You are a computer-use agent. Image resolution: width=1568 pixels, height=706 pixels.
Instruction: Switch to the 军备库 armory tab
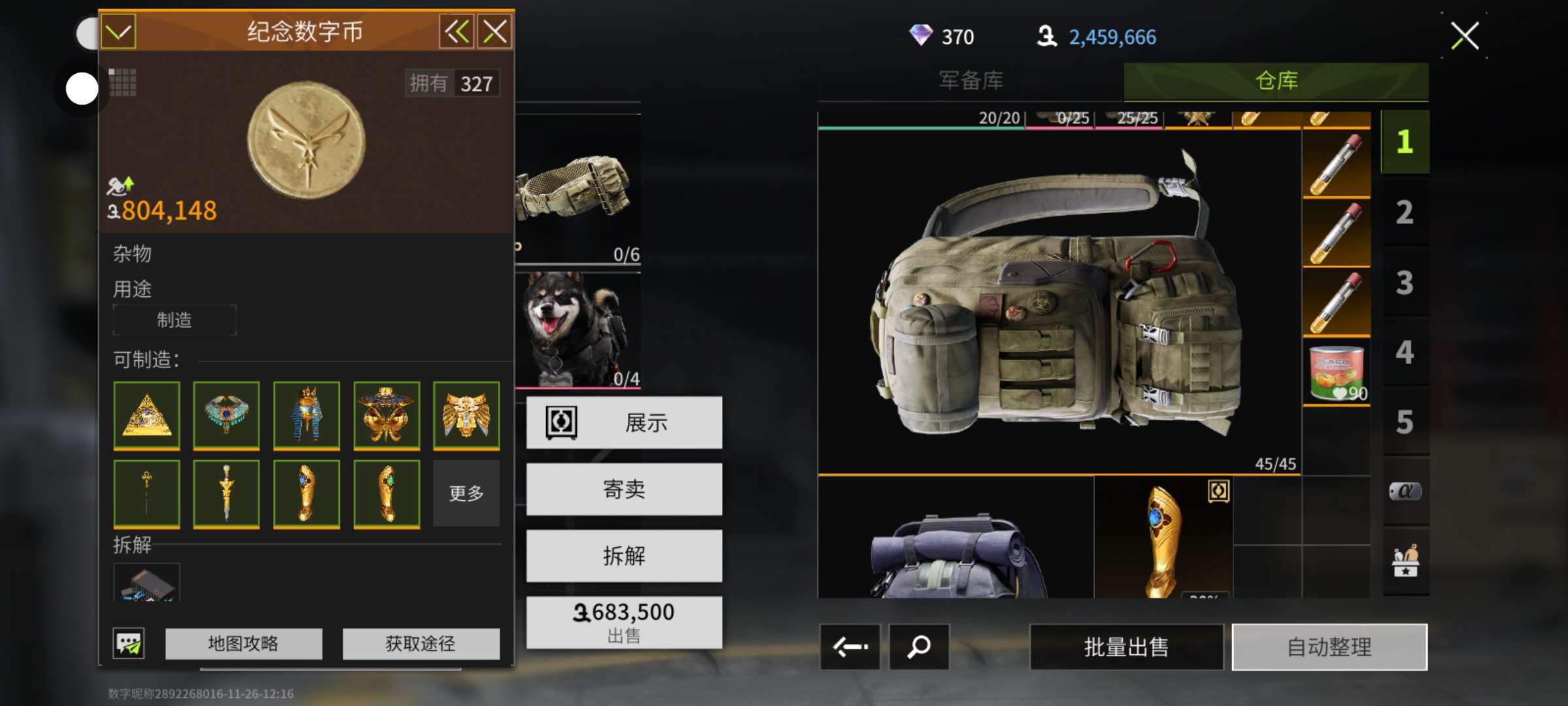pyautogui.click(x=971, y=81)
